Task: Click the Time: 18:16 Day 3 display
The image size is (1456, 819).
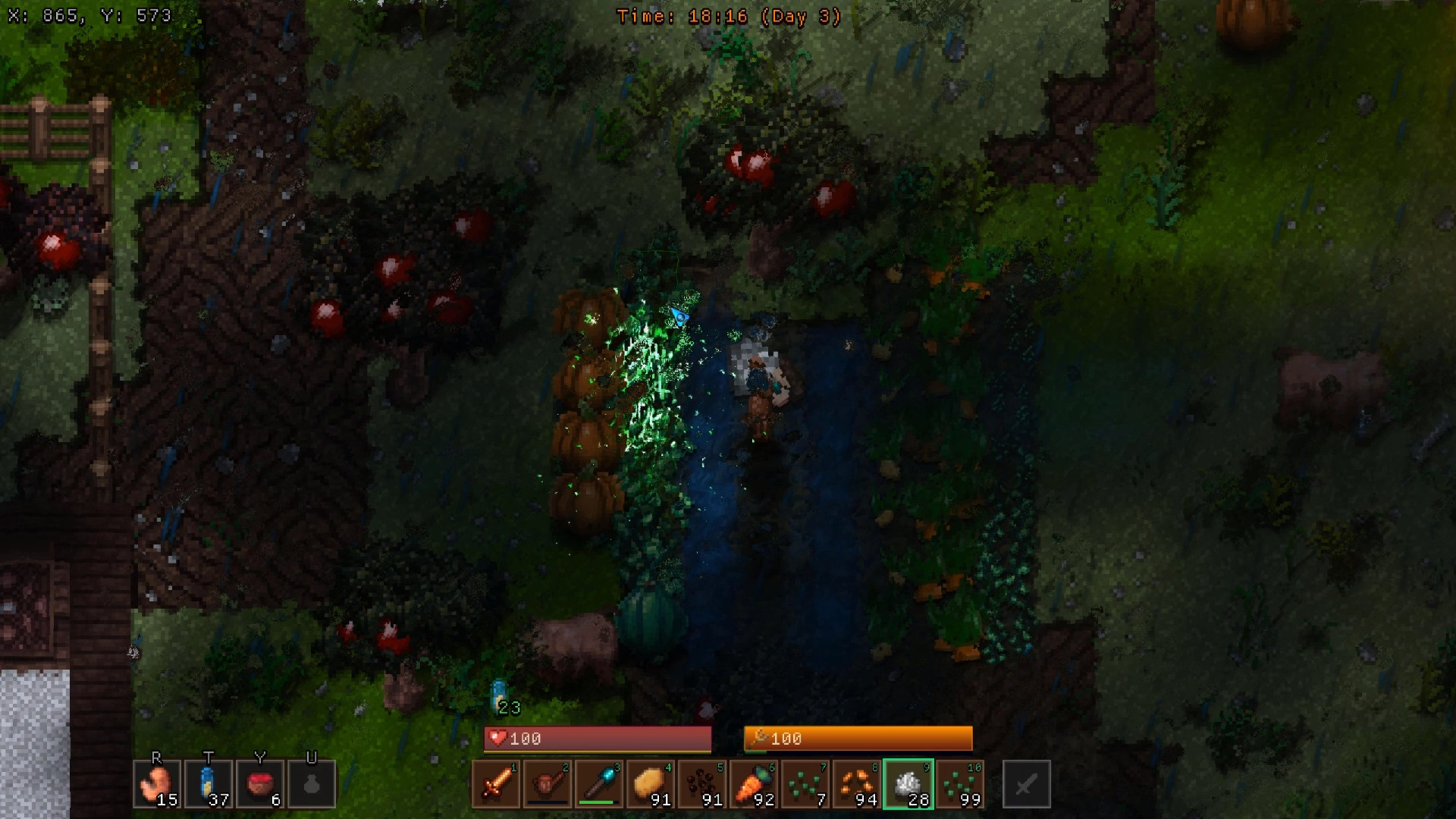Action: 728,15
